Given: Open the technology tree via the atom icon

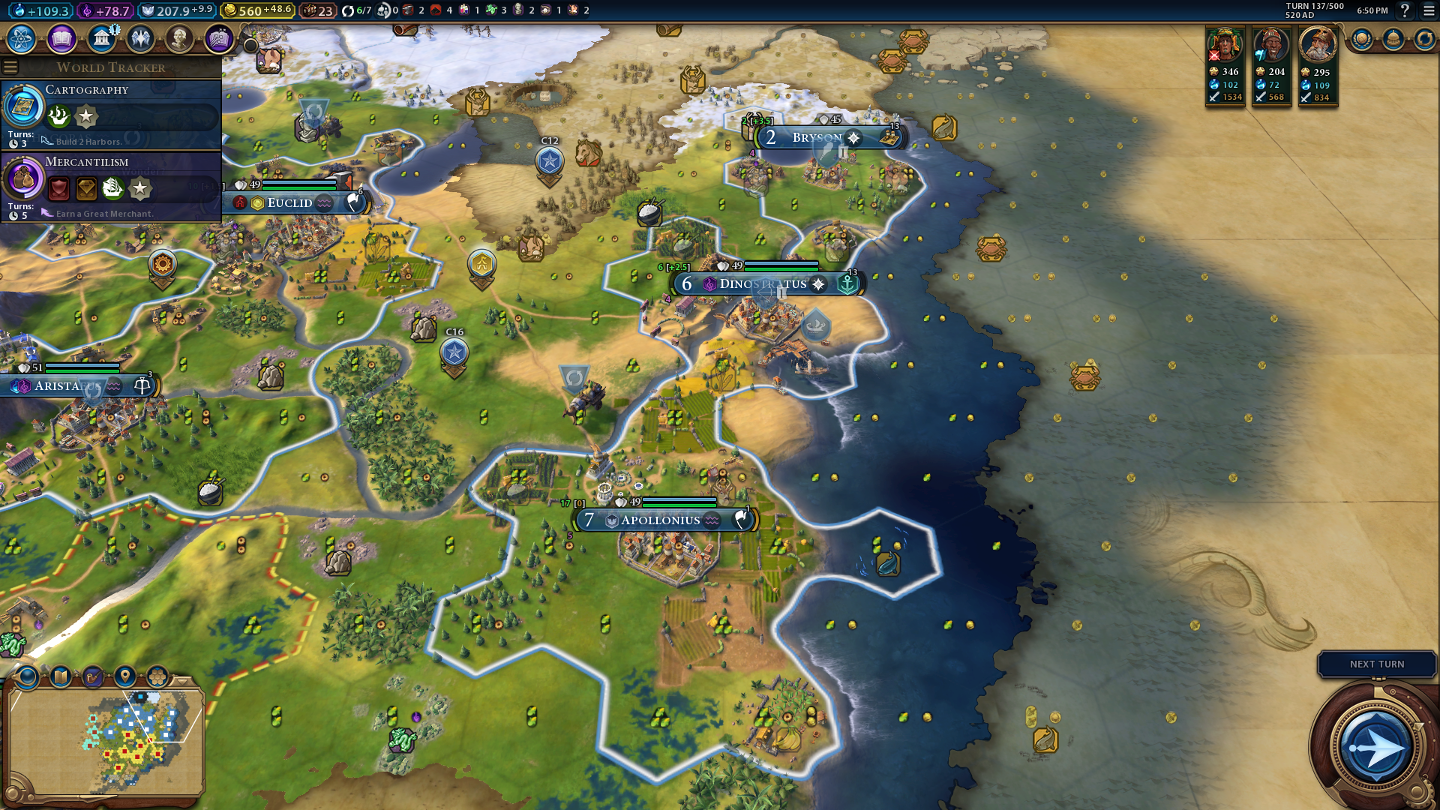Looking at the screenshot, I should pos(21,39).
